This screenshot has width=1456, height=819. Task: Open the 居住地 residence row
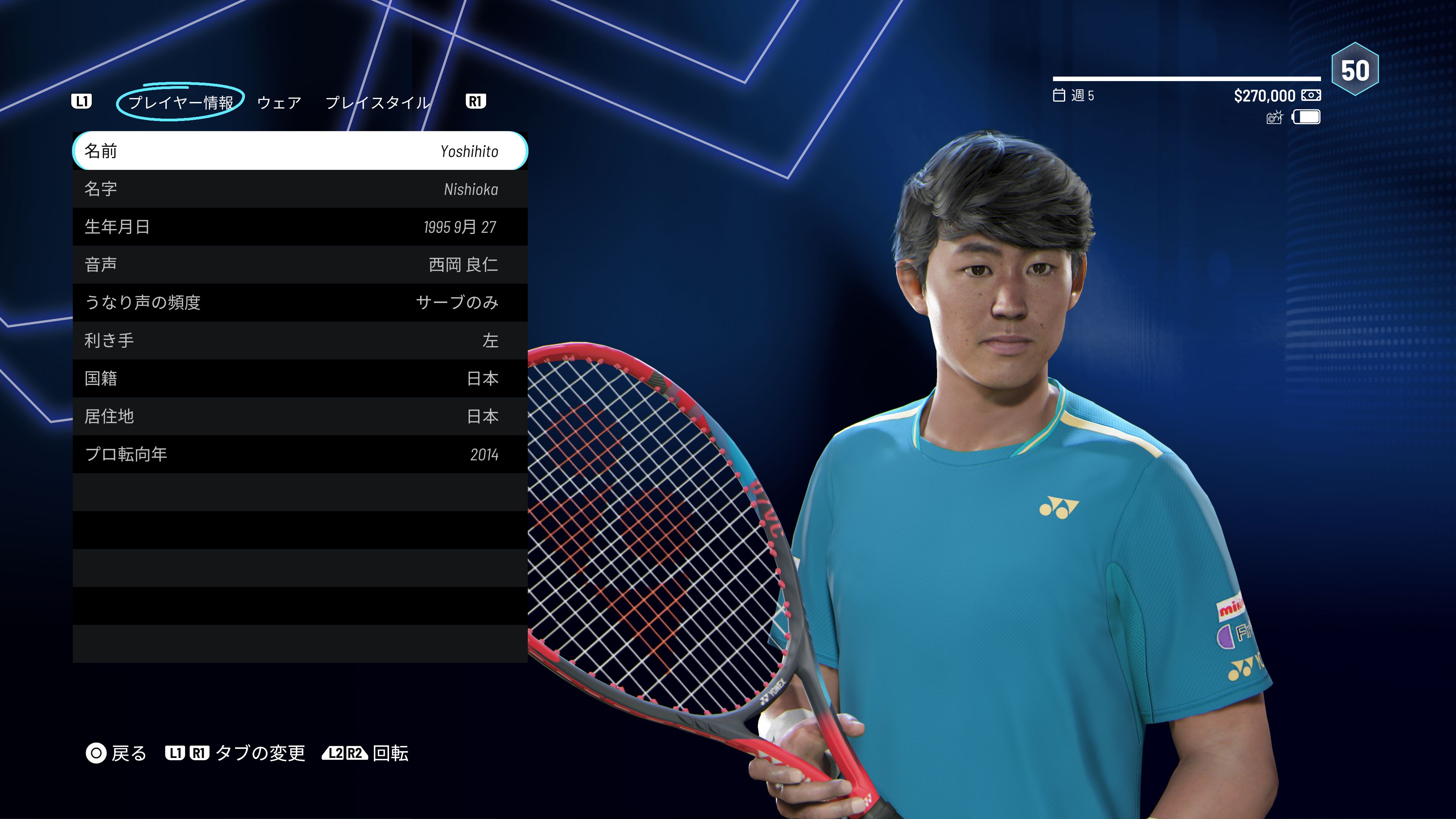300,416
